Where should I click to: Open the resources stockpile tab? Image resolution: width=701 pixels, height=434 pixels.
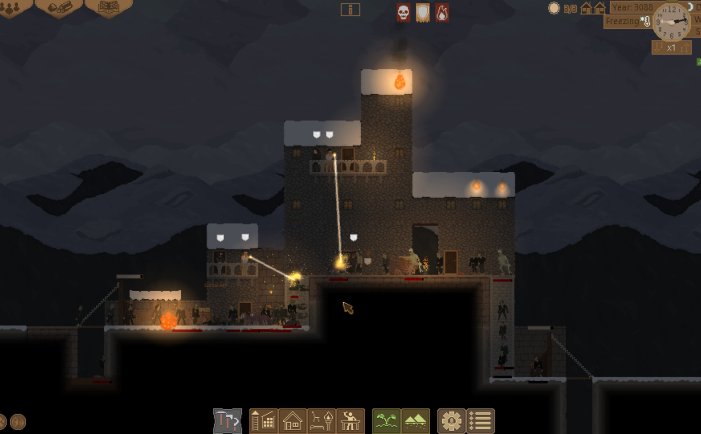[x=59, y=6]
